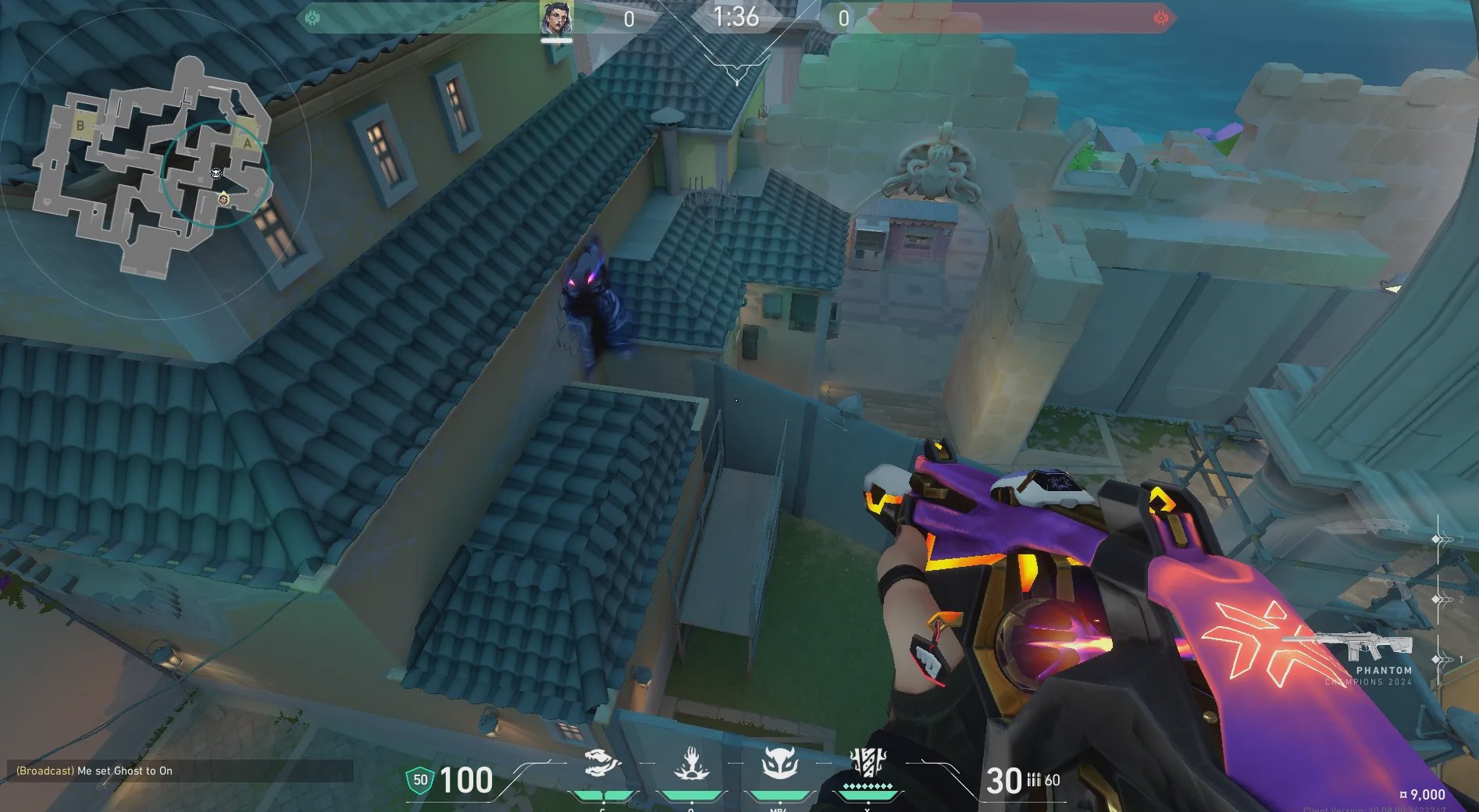Select the A site marker on minimap
The image size is (1479, 812).
click(248, 144)
